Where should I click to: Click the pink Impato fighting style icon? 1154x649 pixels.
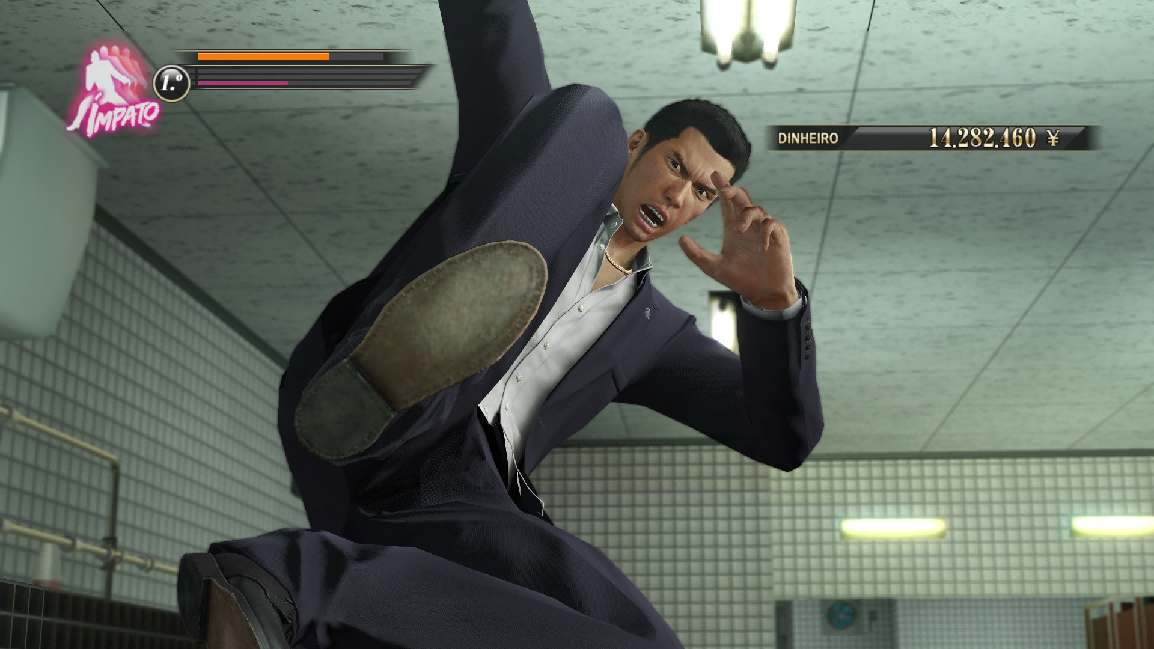point(112,90)
